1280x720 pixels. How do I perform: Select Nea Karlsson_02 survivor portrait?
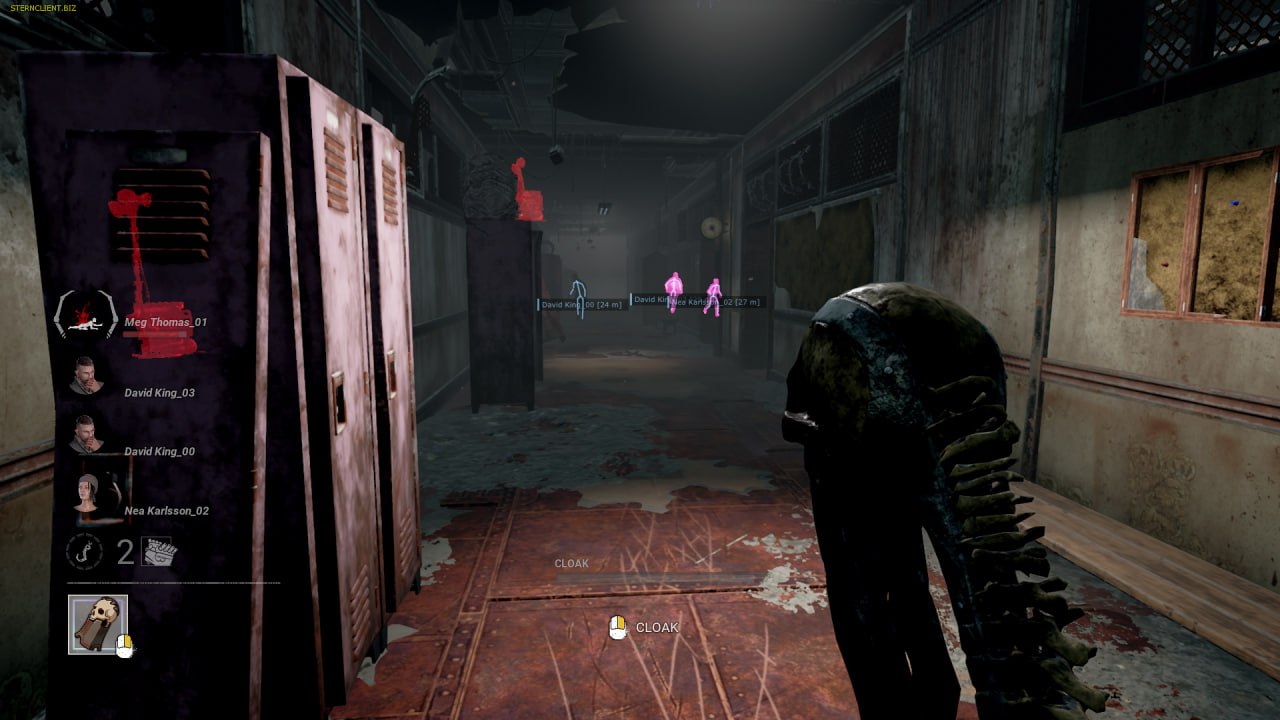tap(87, 495)
